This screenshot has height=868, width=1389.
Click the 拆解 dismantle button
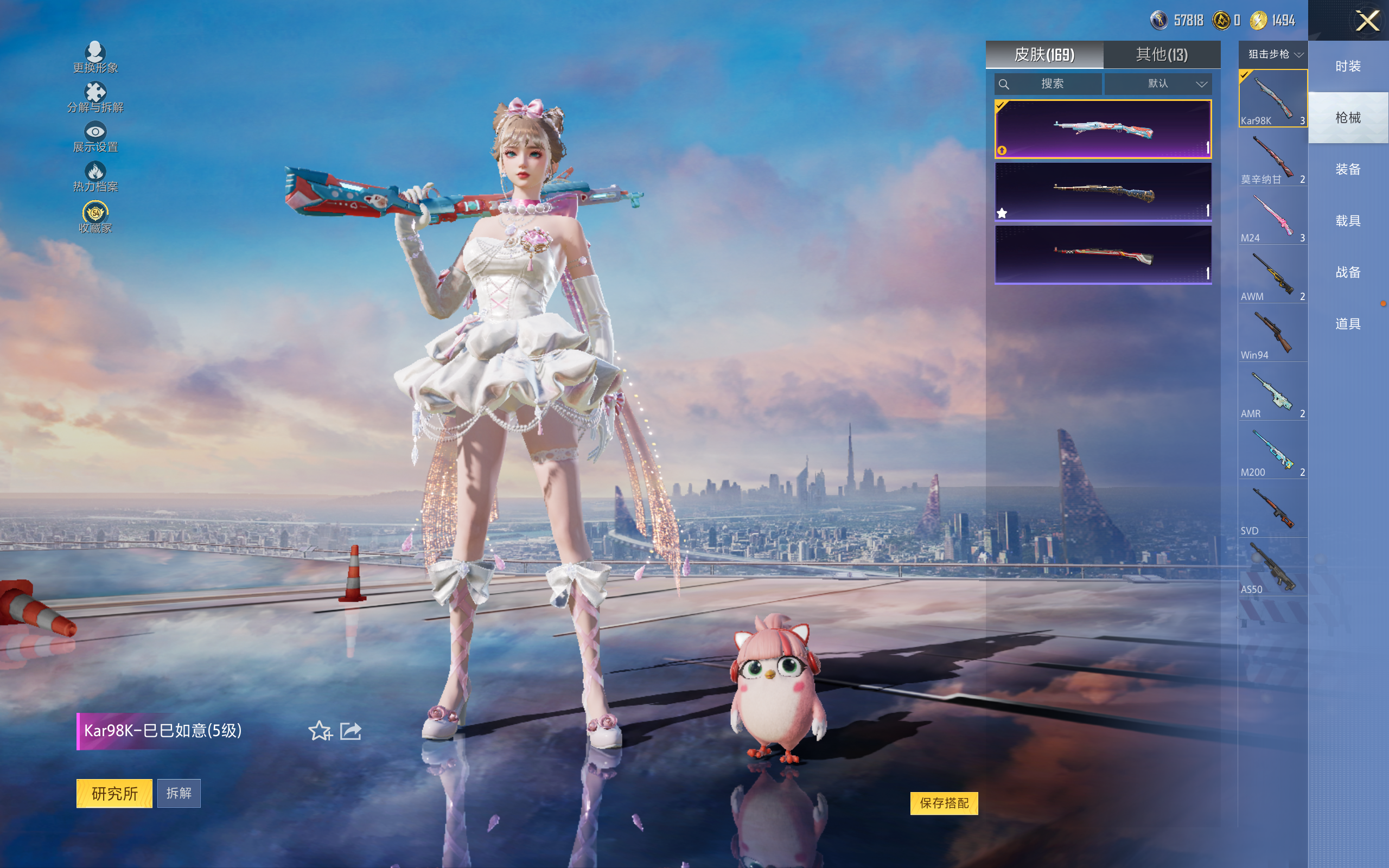pyautogui.click(x=179, y=793)
